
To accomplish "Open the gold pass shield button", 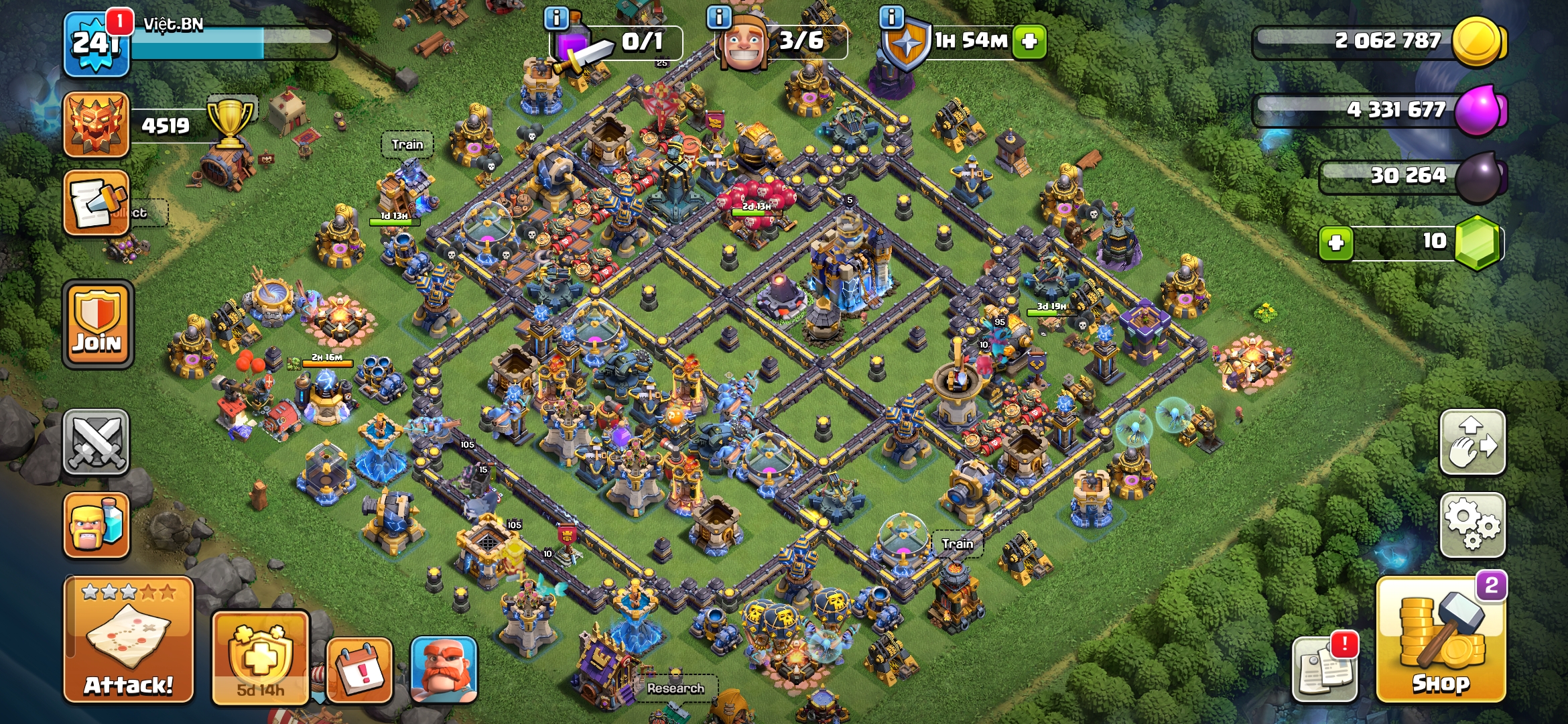I will (x=261, y=657).
